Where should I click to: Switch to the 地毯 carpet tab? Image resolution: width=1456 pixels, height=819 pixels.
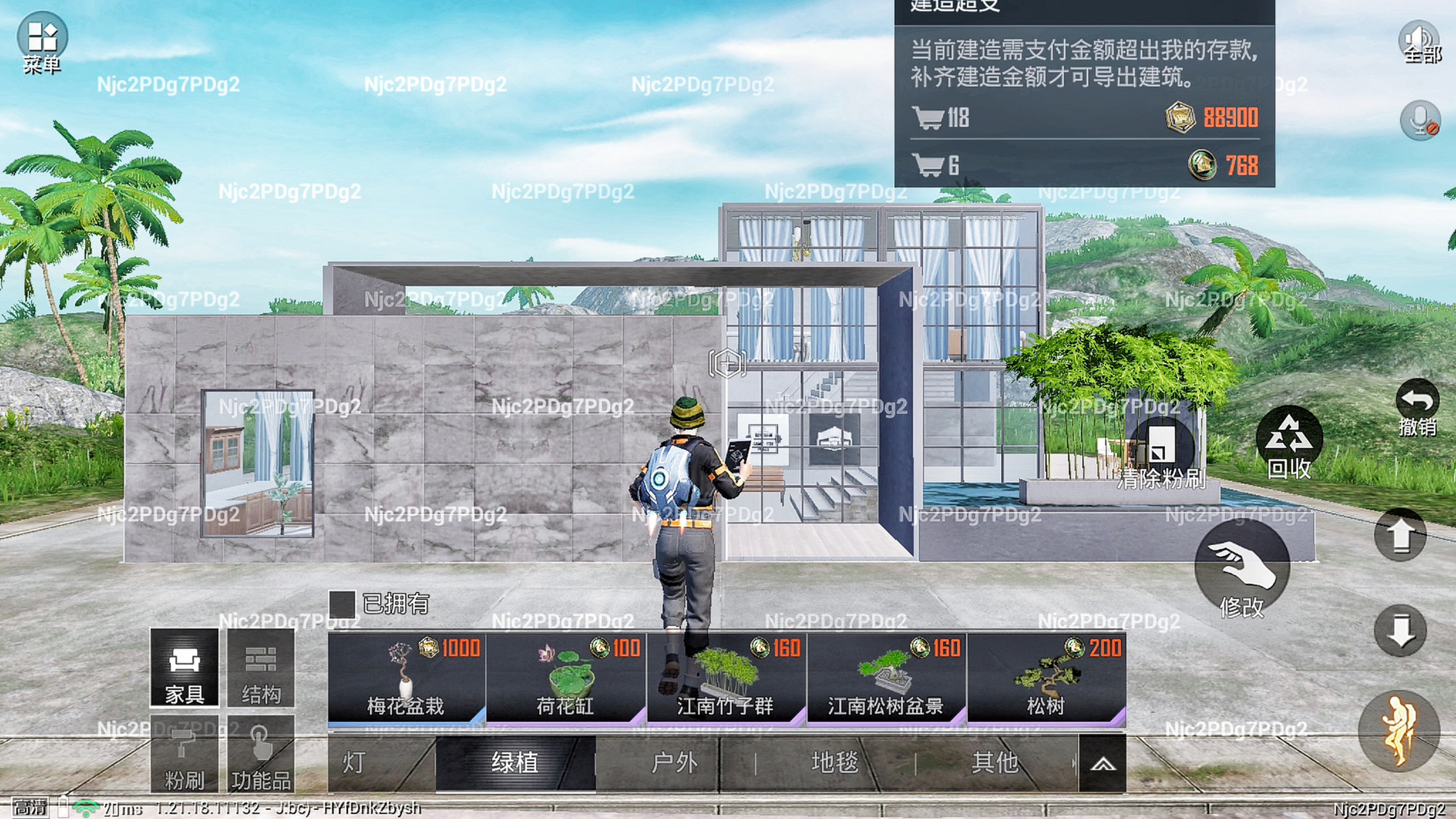[x=834, y=763]
